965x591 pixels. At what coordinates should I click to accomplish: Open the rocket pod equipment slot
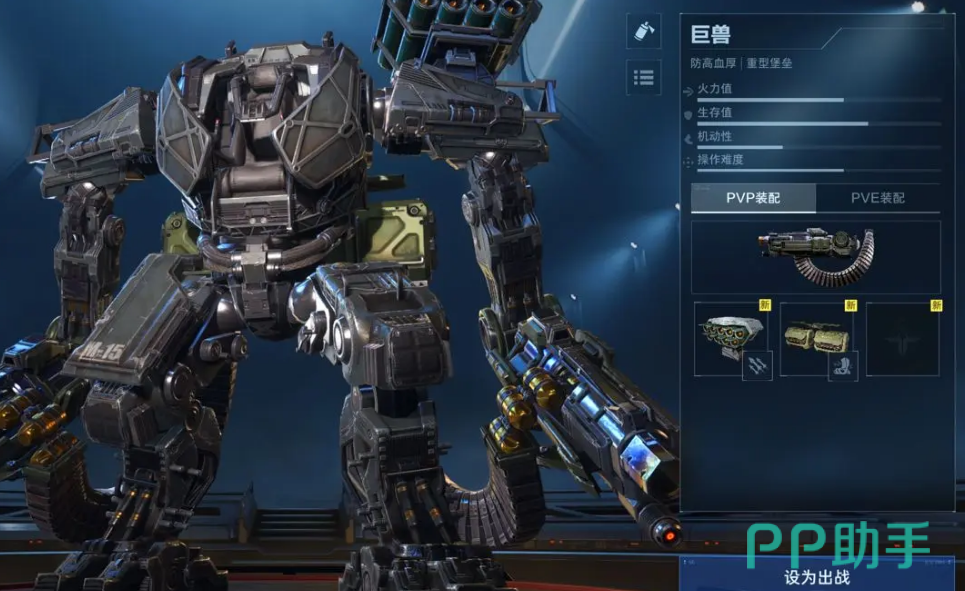(731, 339)
